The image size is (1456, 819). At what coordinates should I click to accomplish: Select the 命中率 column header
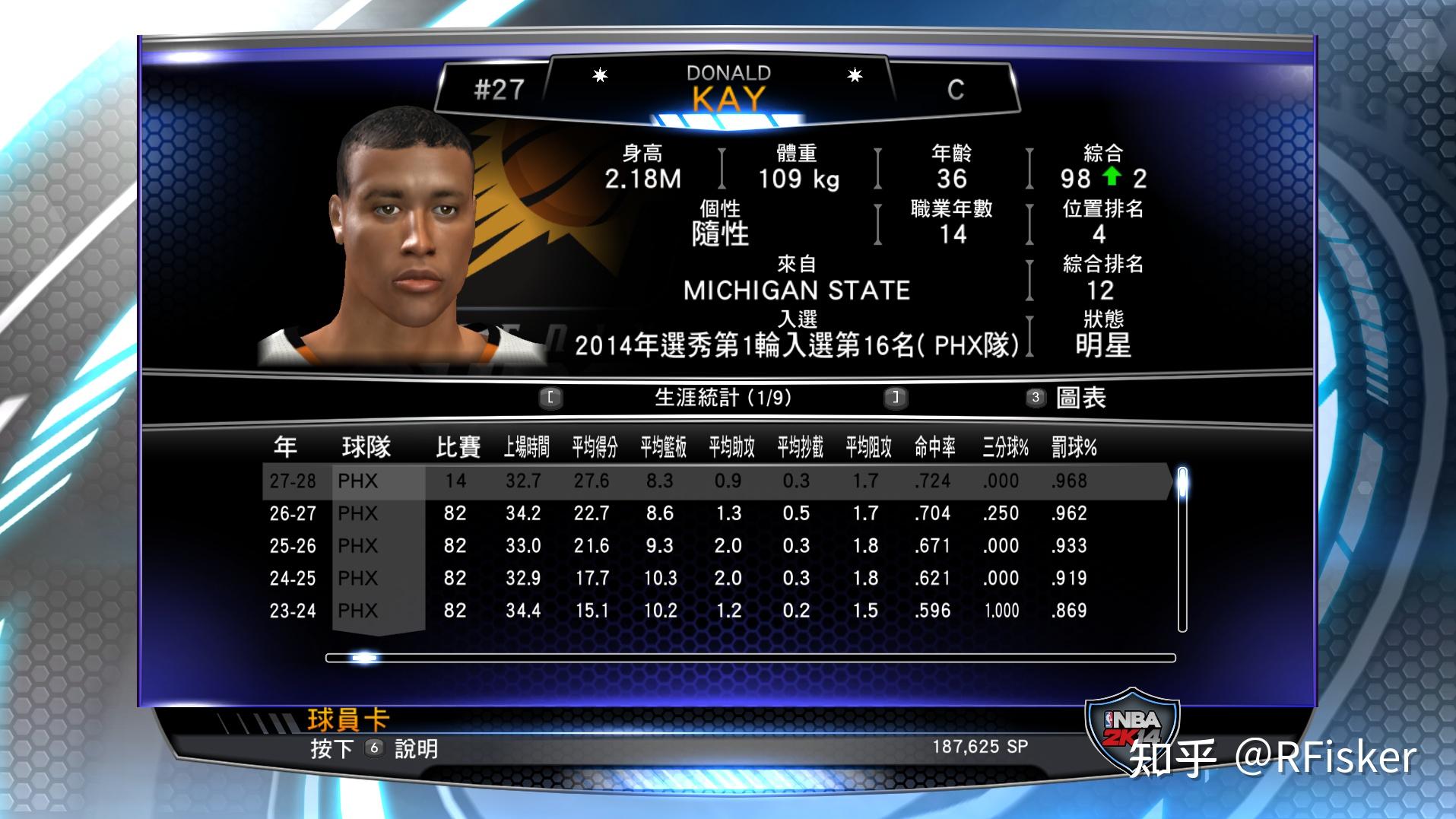pyautogui.click(x=933, y=448)
